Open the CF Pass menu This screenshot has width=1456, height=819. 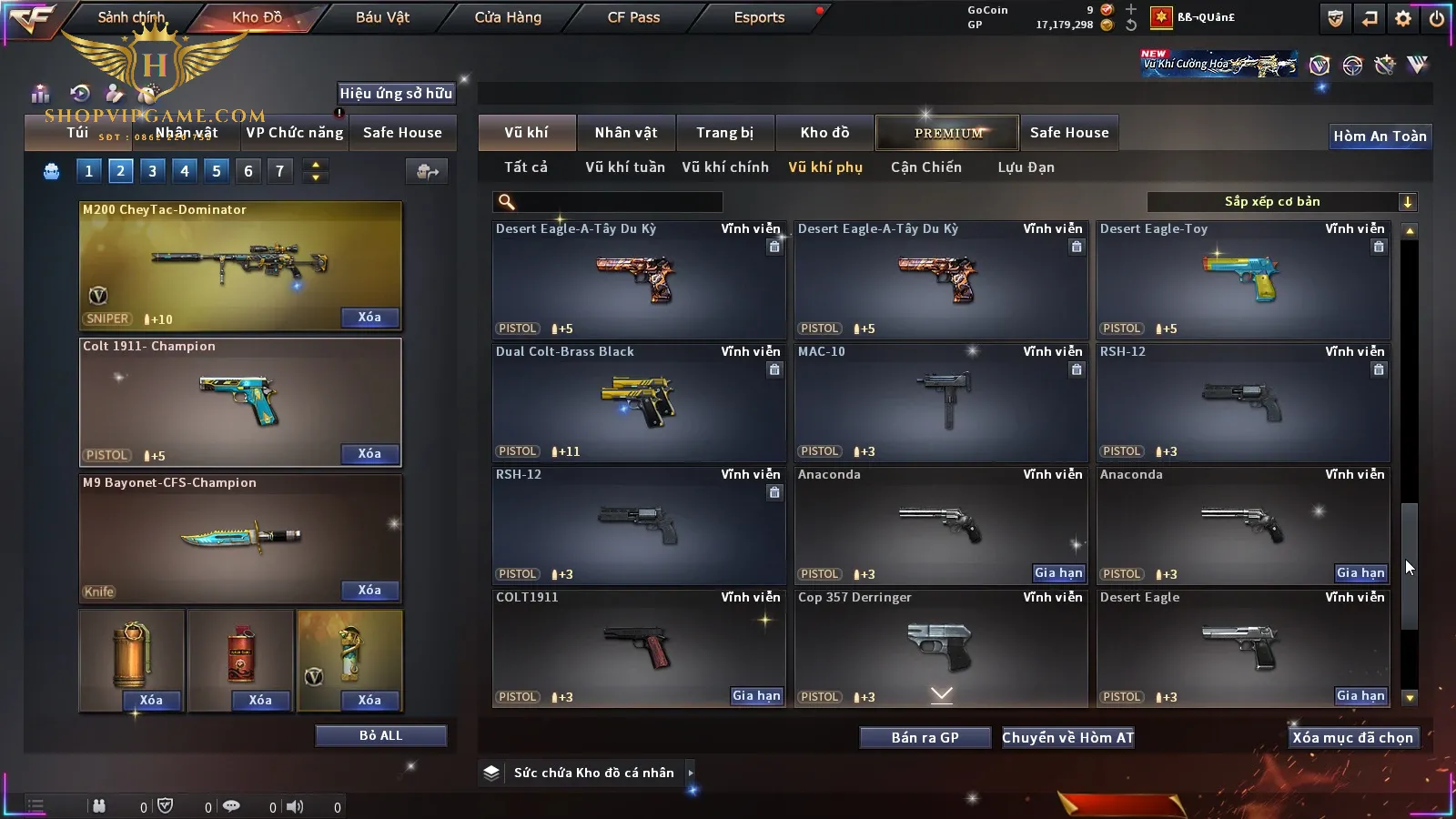[x=633, y=17]
